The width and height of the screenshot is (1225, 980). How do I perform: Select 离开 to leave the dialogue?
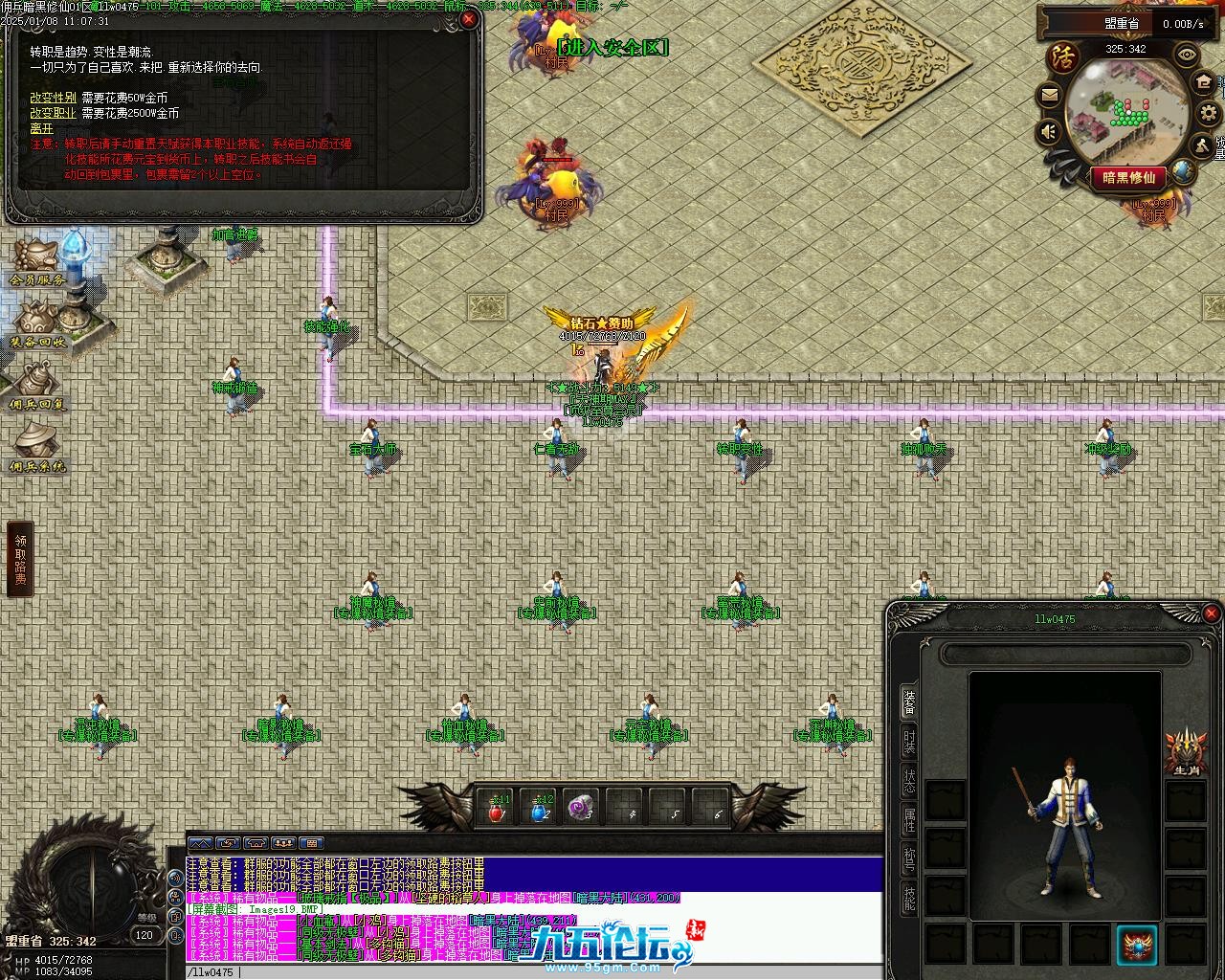pyautogui.click(x=42, y=129)
